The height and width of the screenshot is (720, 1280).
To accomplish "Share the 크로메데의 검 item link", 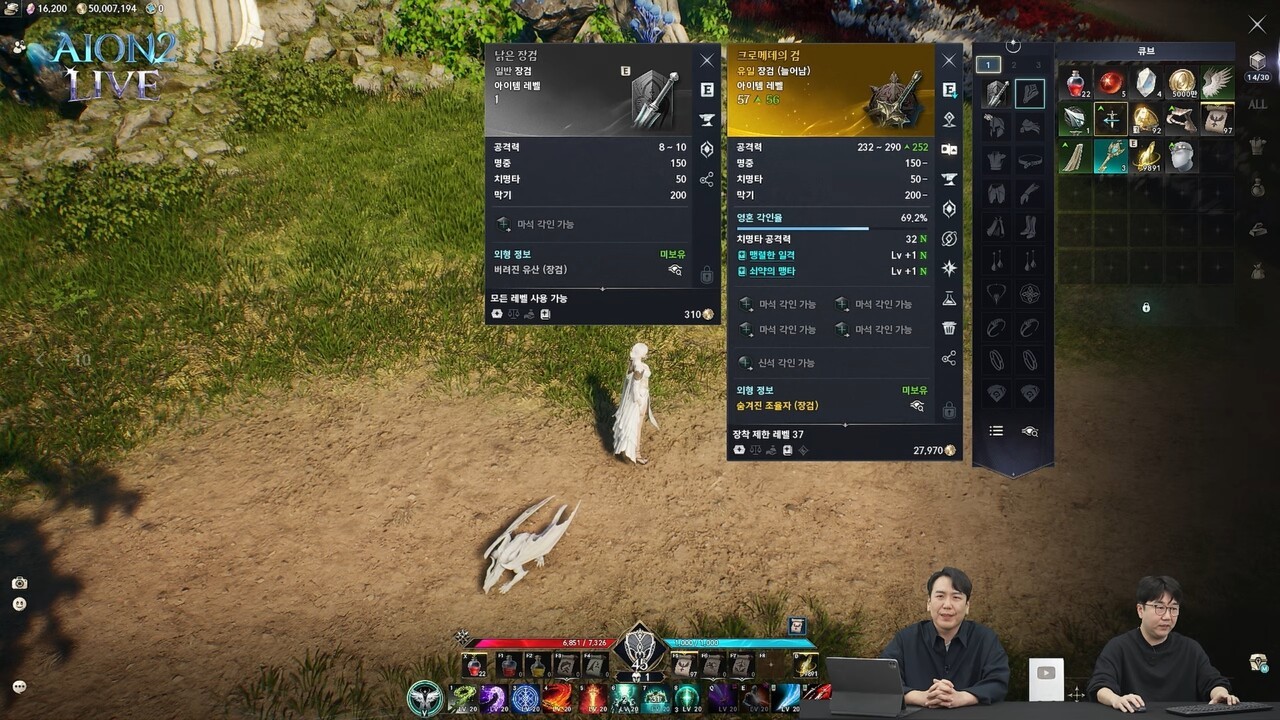I will 949,359.
